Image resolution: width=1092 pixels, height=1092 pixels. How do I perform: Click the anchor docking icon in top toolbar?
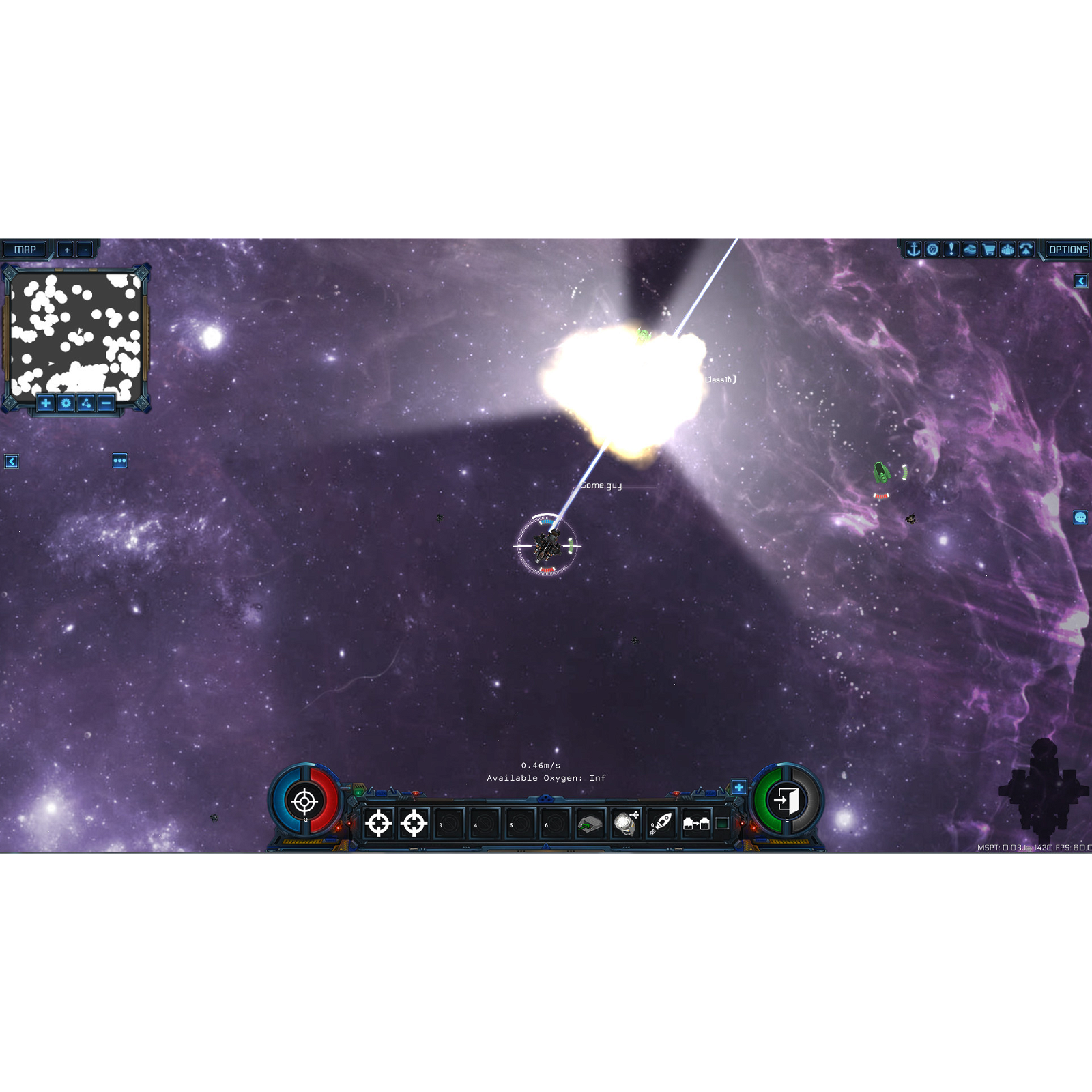point(913,249)
